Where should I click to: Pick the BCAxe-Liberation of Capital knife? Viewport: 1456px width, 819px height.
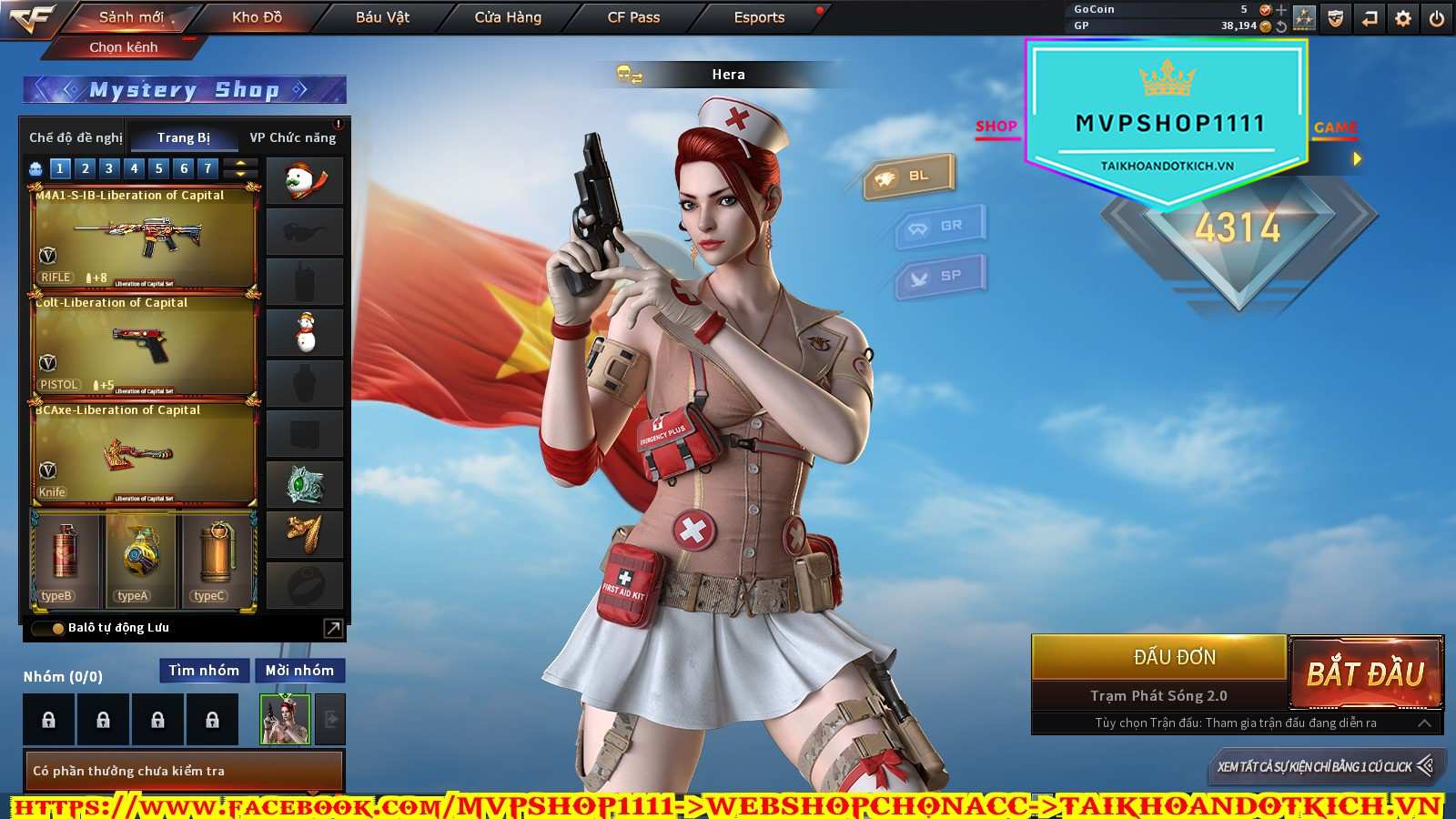(x=144, y=453)
